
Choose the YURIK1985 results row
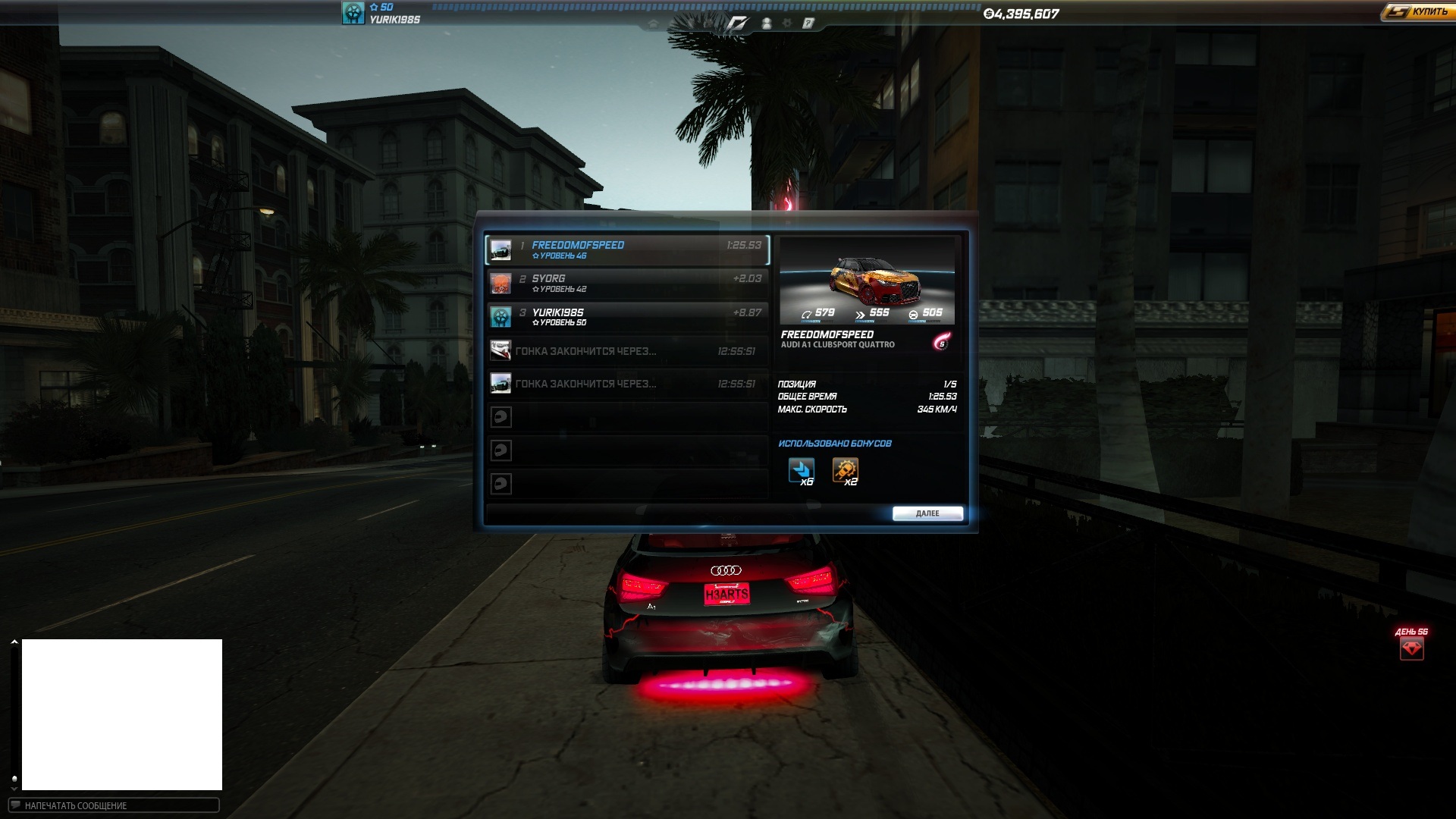pyautogui.click(x=626, y=316)
